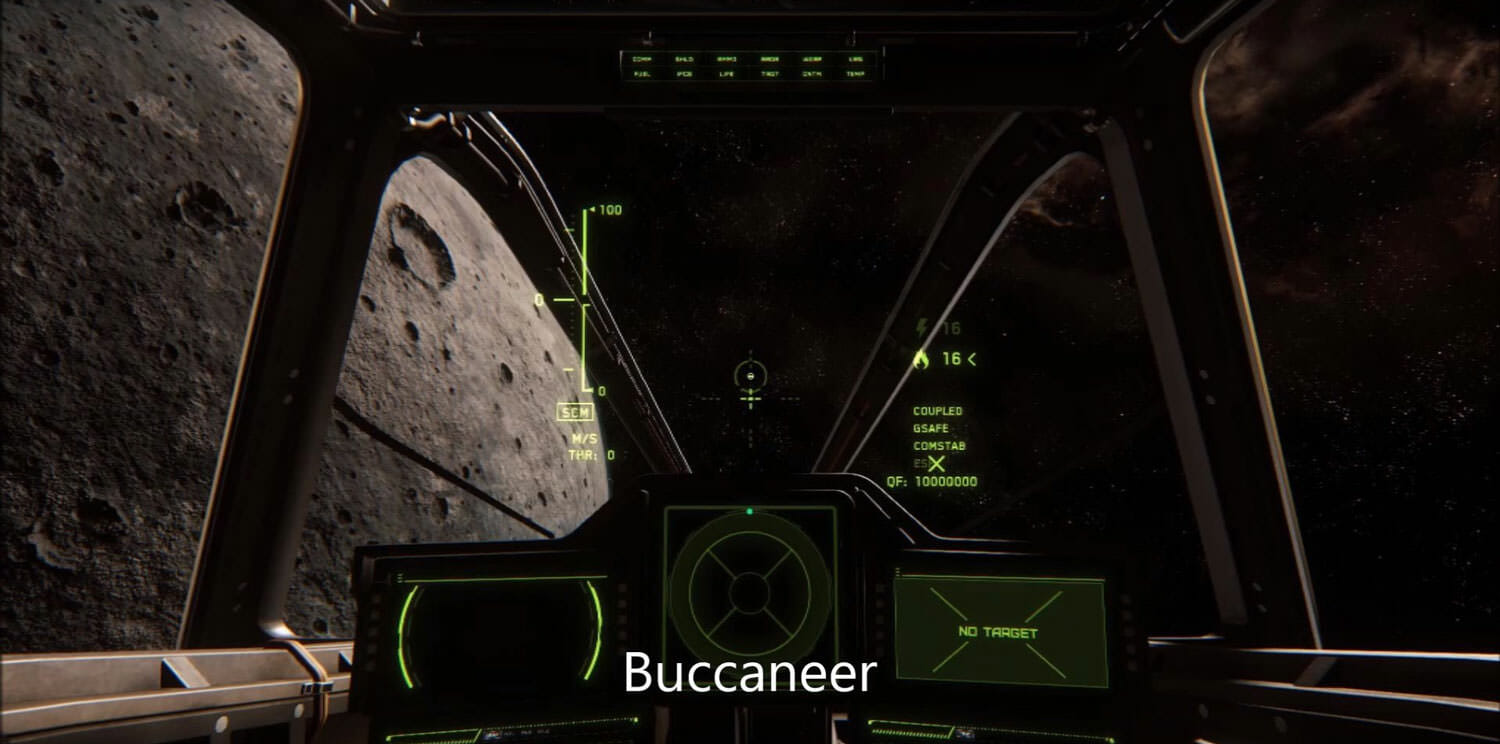Select the circular radar scope display
The width and height of the screenshot is (1500, 744).
pyautogui.click(x=749, y=592)
